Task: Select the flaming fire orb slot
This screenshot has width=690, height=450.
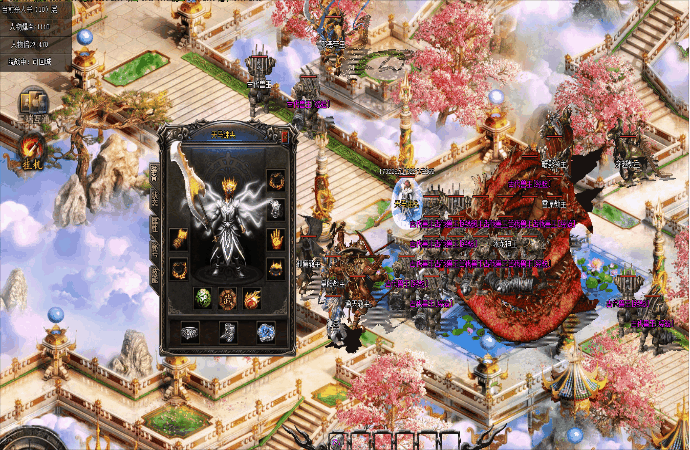Action: click(251, 297)
